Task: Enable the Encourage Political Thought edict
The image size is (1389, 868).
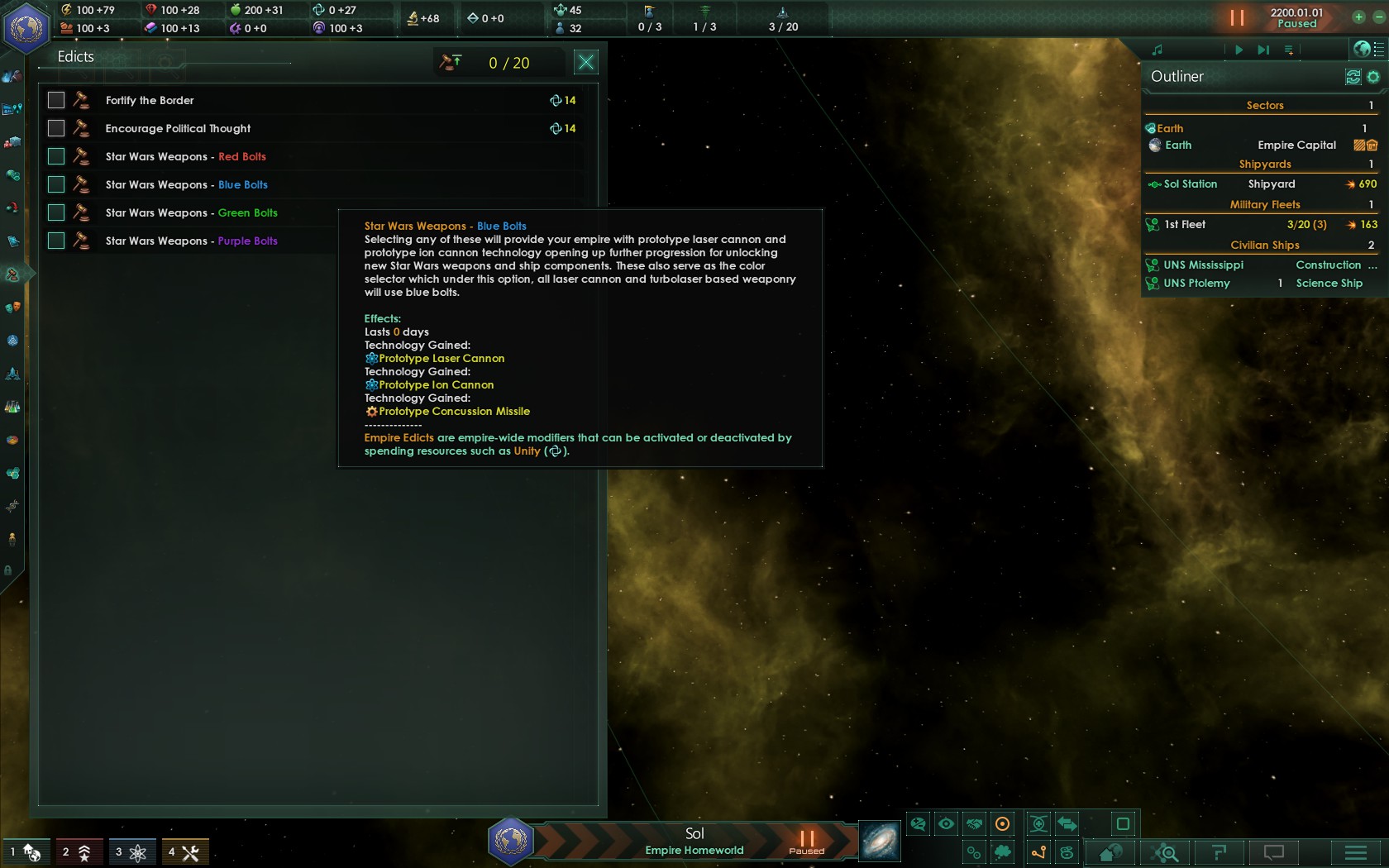Action: pyautogui.click(x=56, y=128)
